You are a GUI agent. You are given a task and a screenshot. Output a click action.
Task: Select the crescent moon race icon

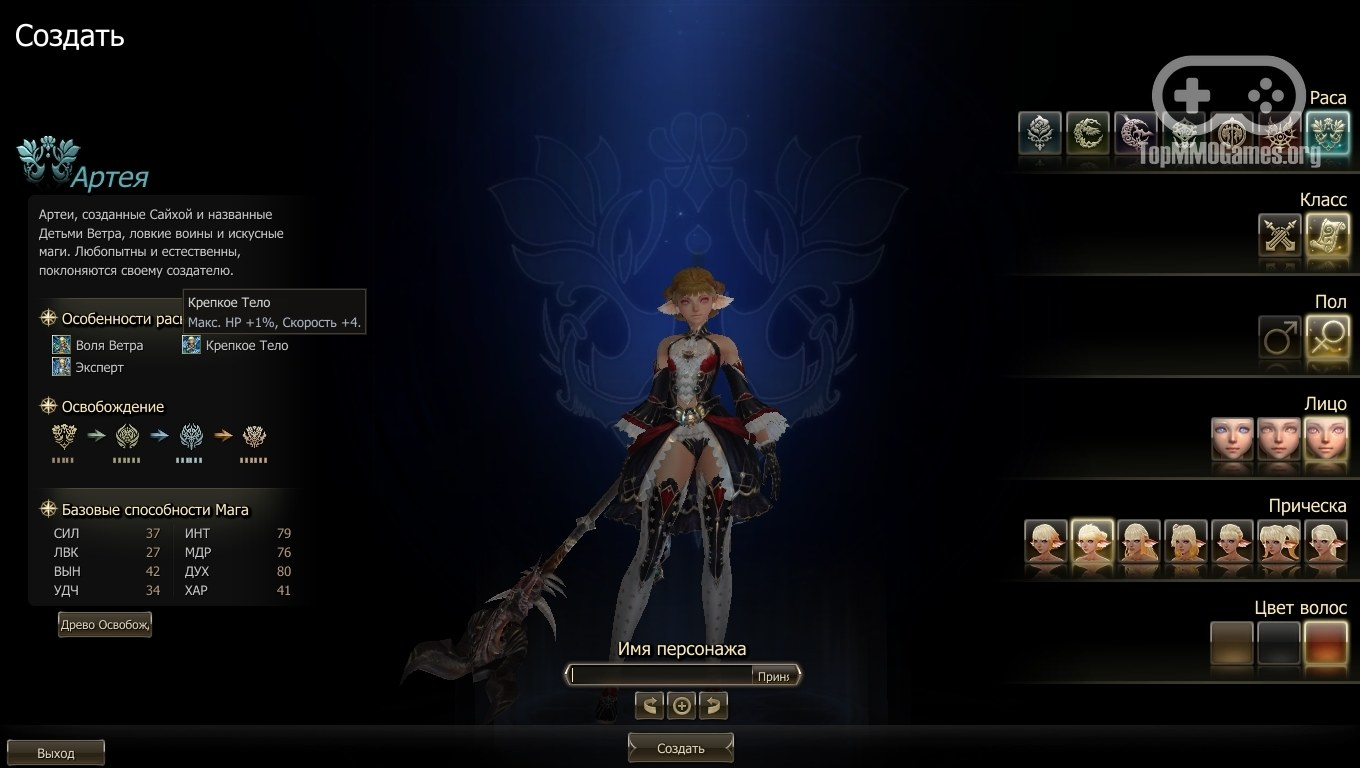click(1134, 135)
